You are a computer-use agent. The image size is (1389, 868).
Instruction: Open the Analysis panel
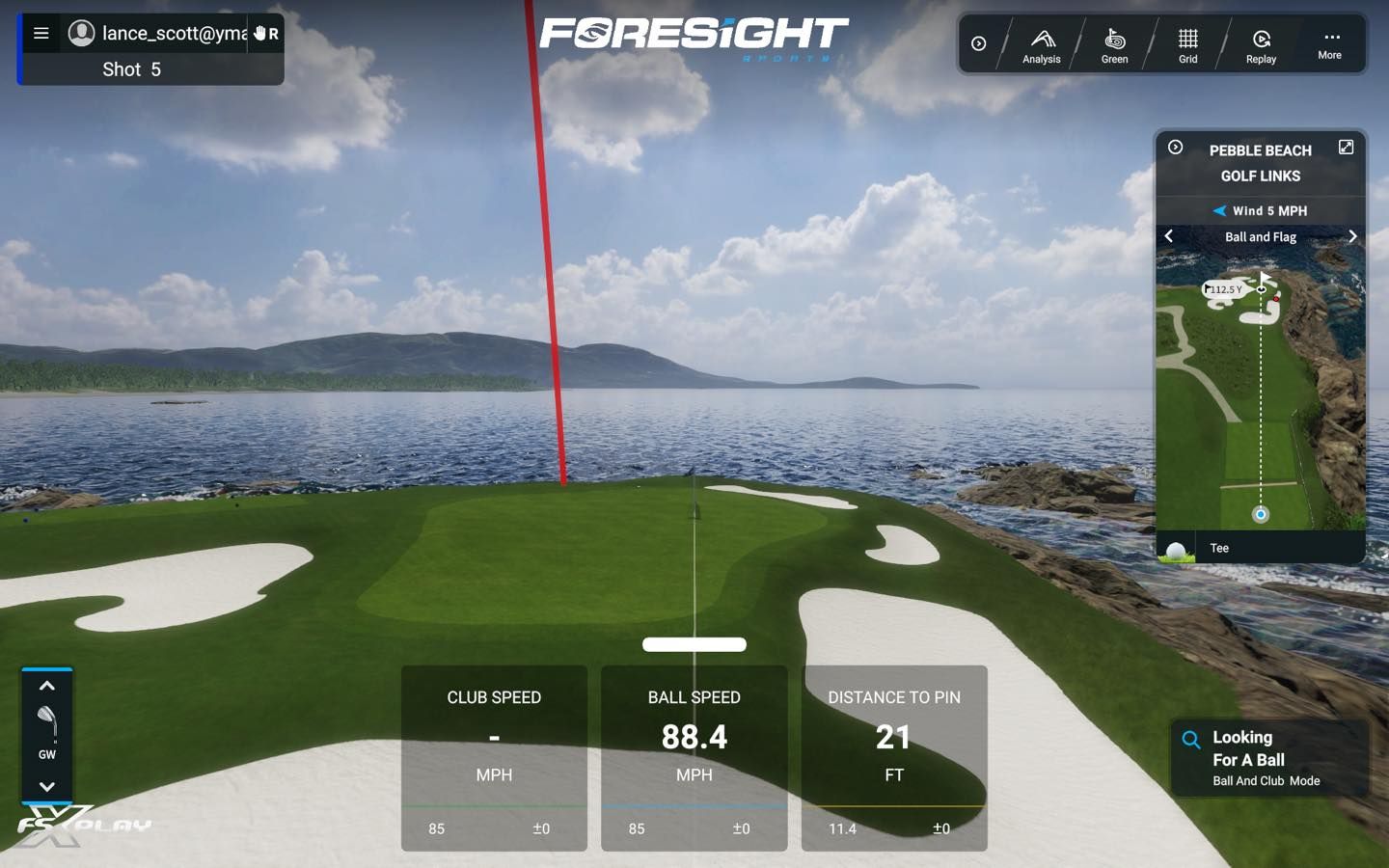point(1041,44)
